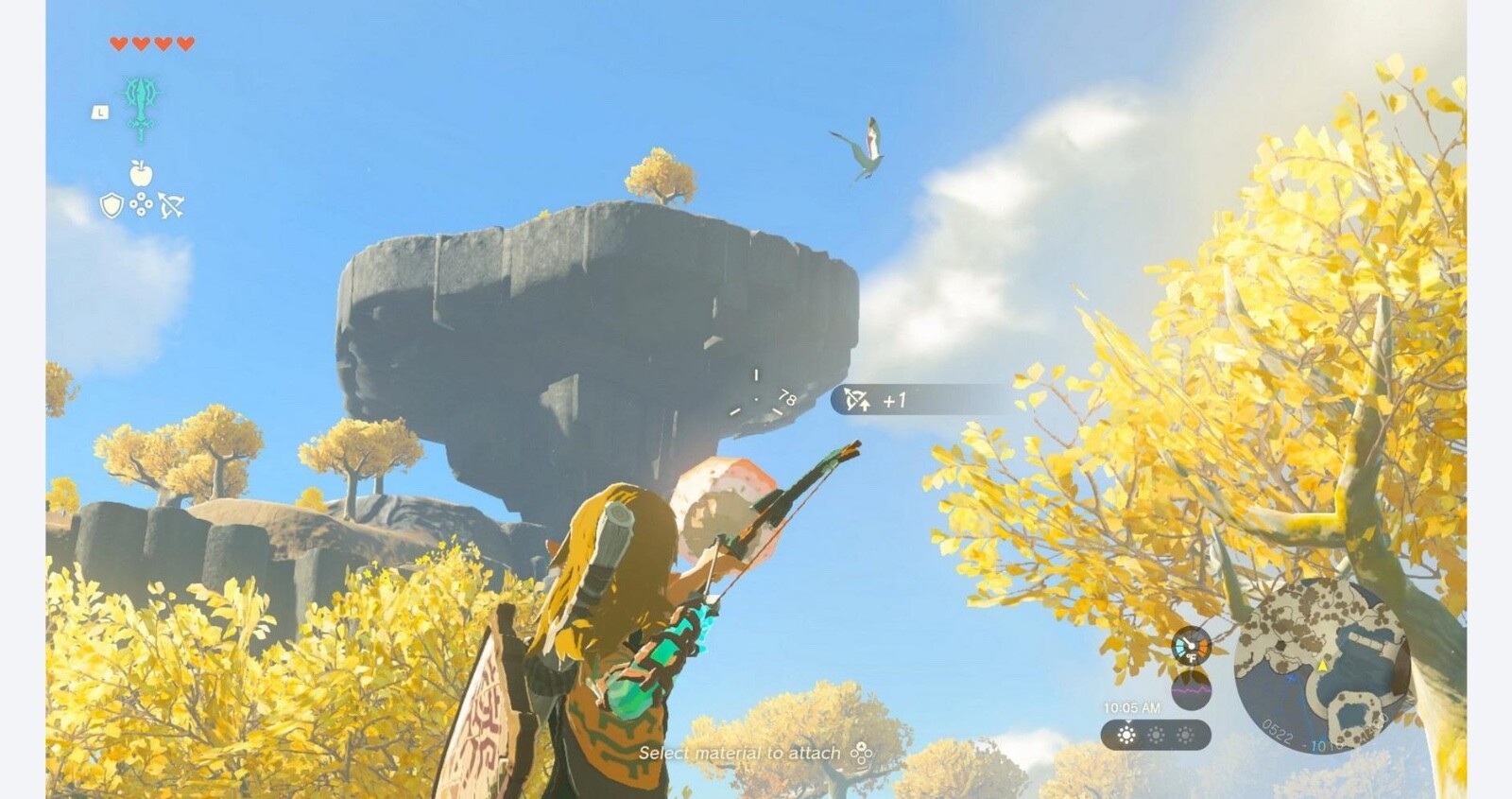
Task: Open the bow quick-select icon
Action: tap(171, 205)
